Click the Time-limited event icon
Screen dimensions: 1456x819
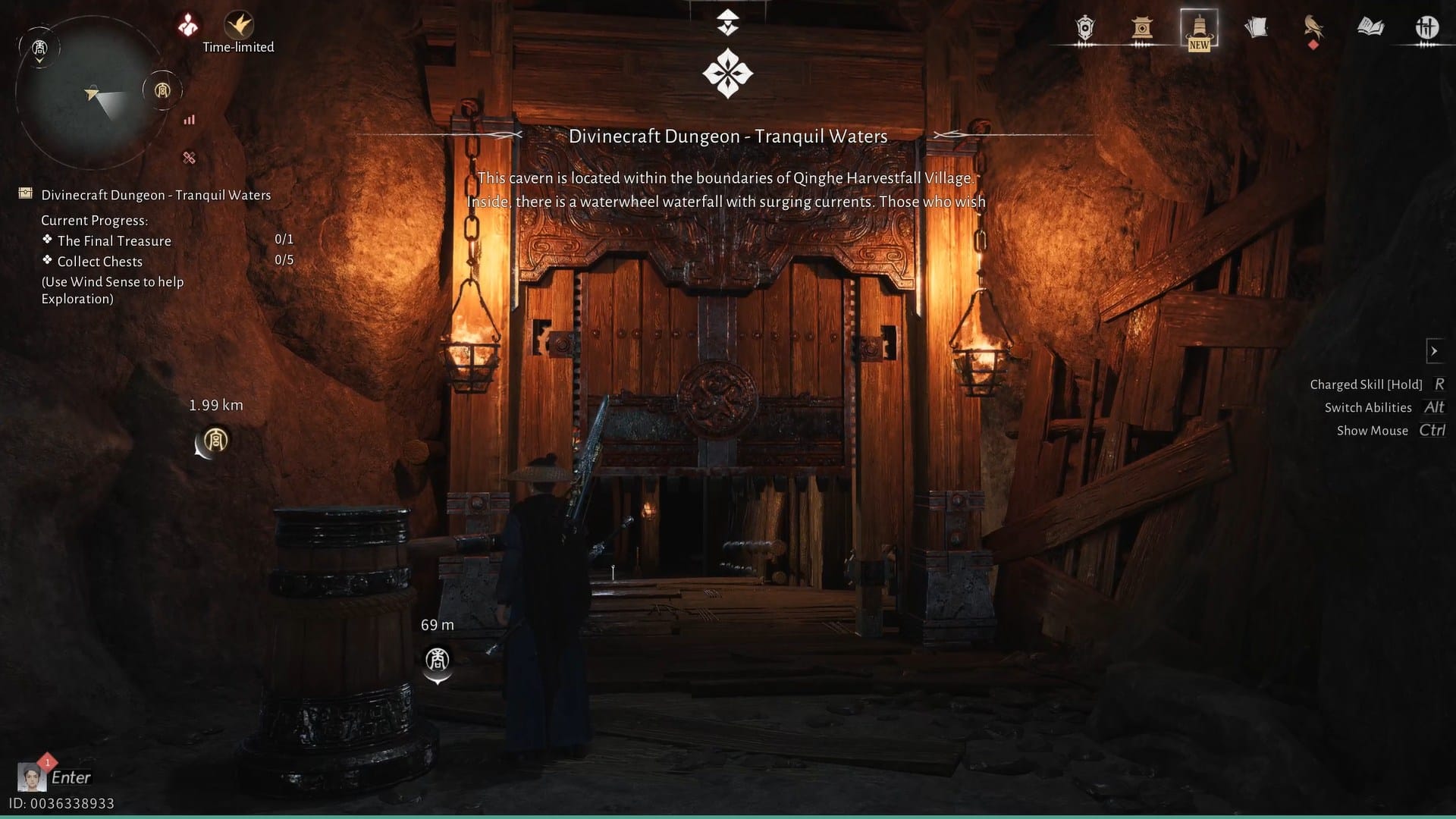[x=239, y=25]
